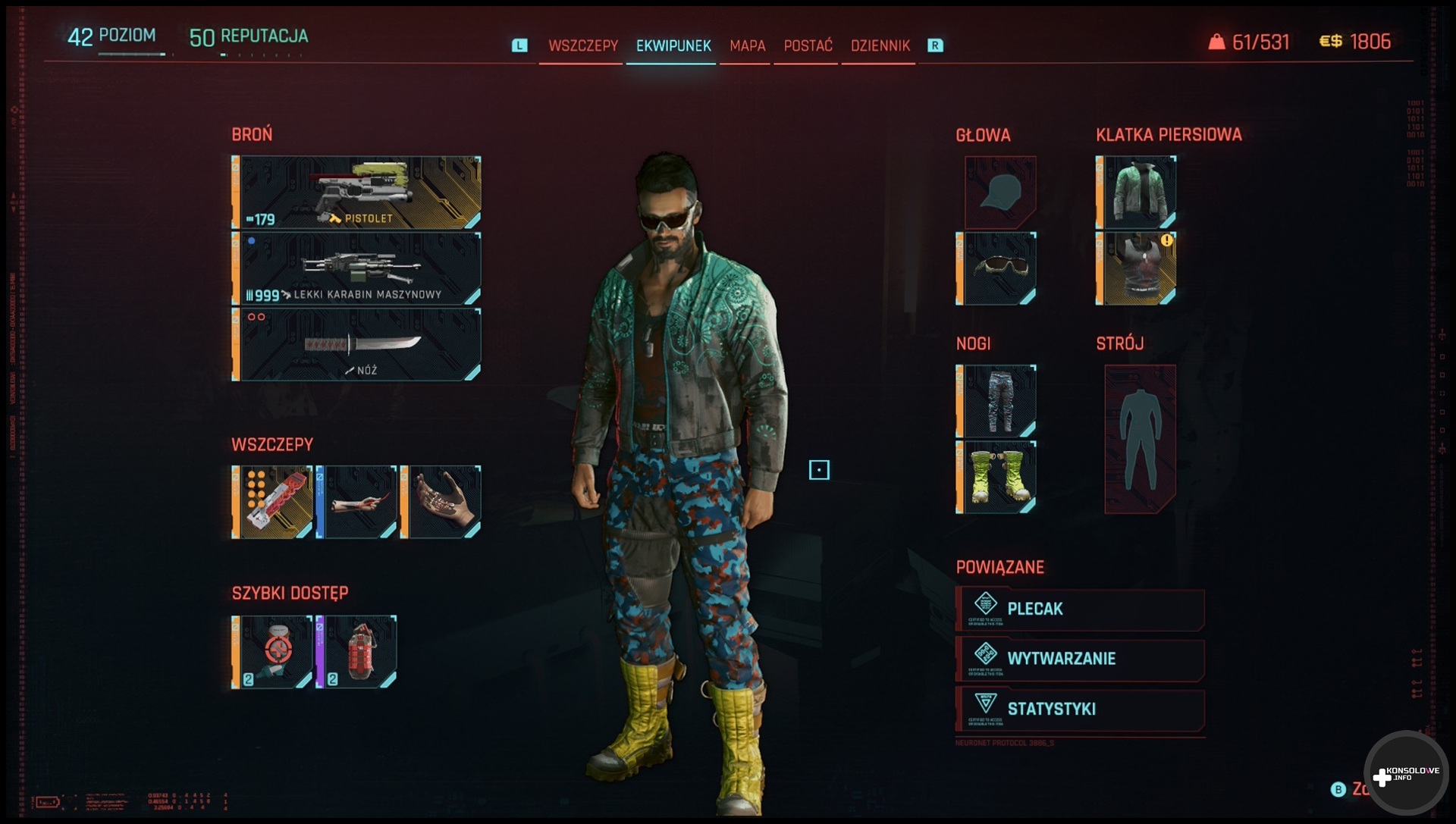This screenshot has width=1456, height=824.
Task: Choose the Lekki Karabin Maszynowy slot
Action: tap(356, 268)
